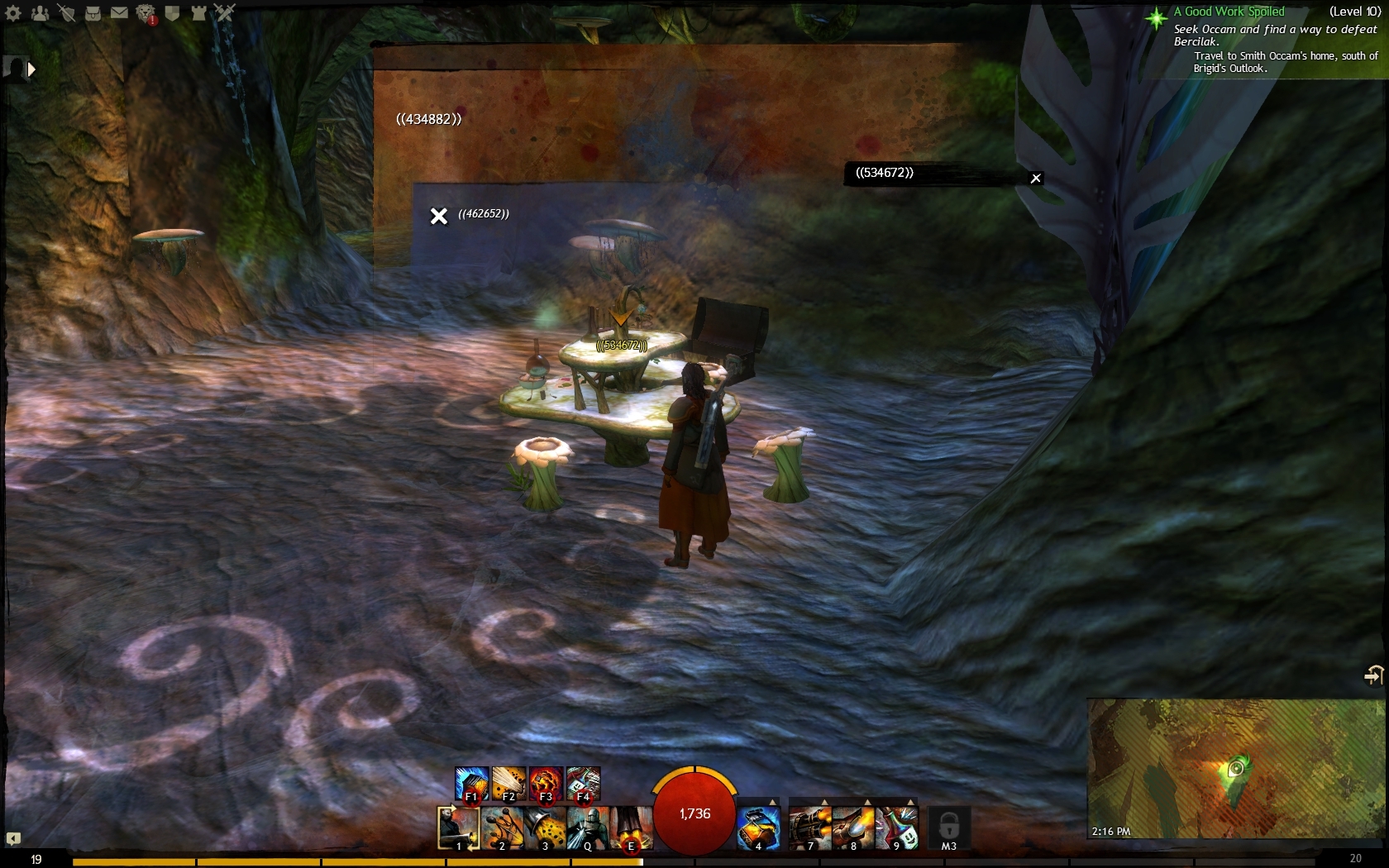Open the hero panel sword-and-shield icon
Viewport: 1389px width, 868px height.
[66, 12]
